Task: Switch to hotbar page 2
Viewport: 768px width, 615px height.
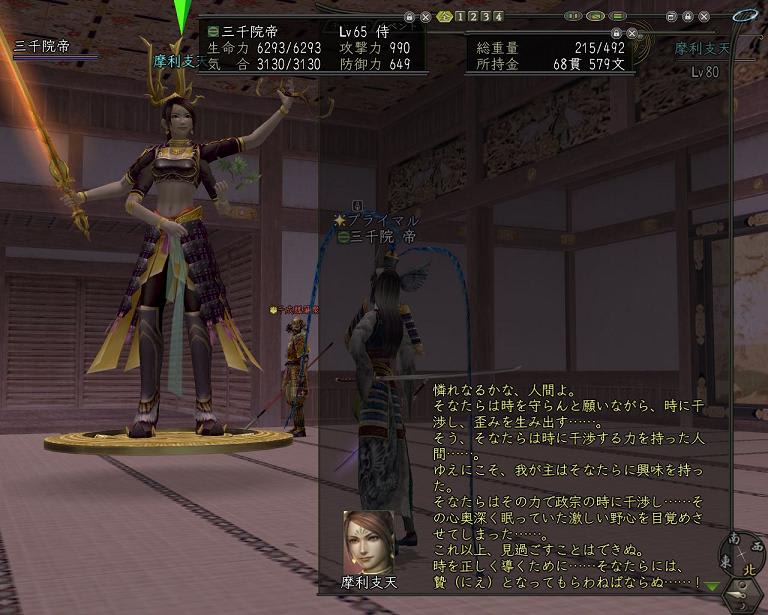Action: [473, 16]
